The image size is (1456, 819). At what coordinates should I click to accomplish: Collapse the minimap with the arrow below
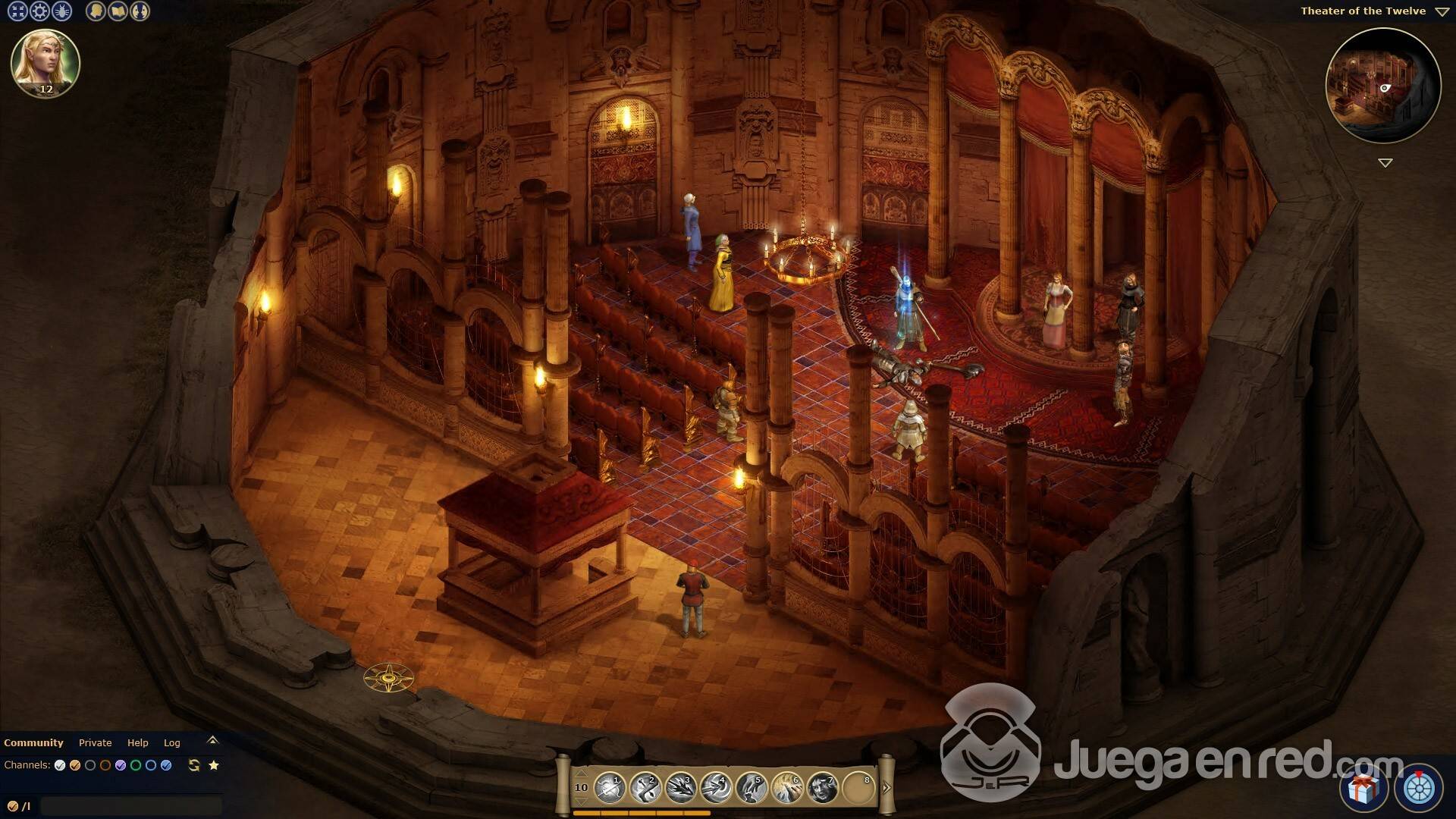point(1385,163)
